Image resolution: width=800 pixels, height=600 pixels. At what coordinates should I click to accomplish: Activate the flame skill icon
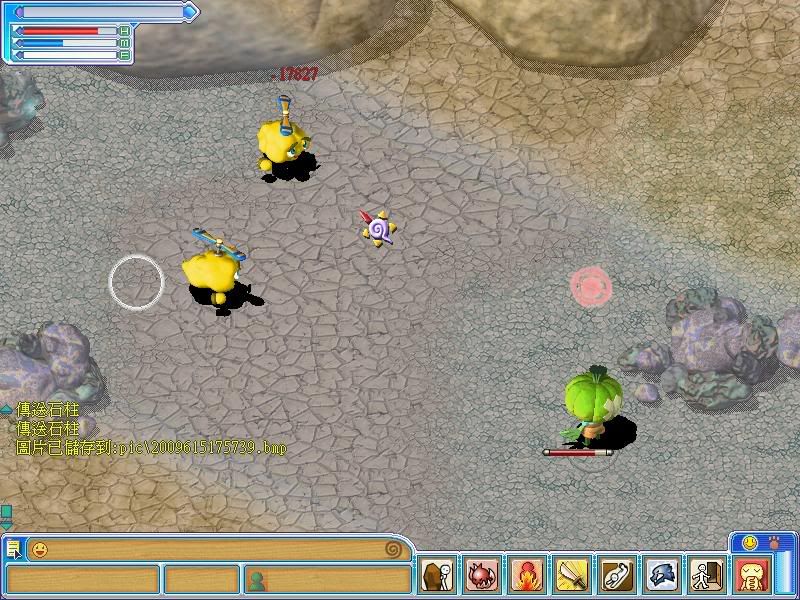(527, 577)
